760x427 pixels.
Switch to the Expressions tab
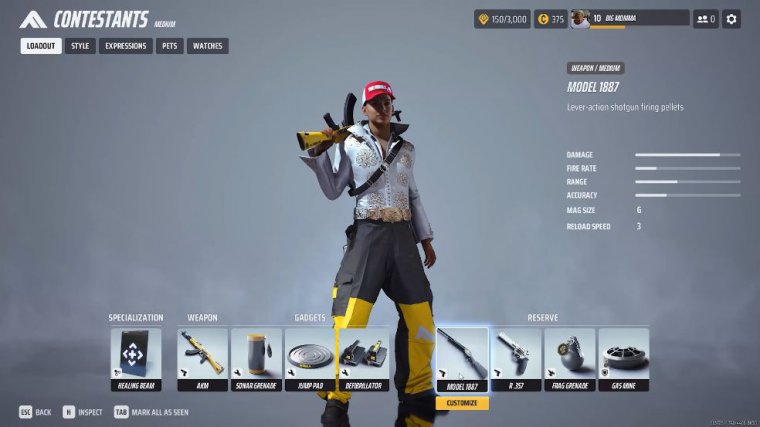tap(126, 46)
